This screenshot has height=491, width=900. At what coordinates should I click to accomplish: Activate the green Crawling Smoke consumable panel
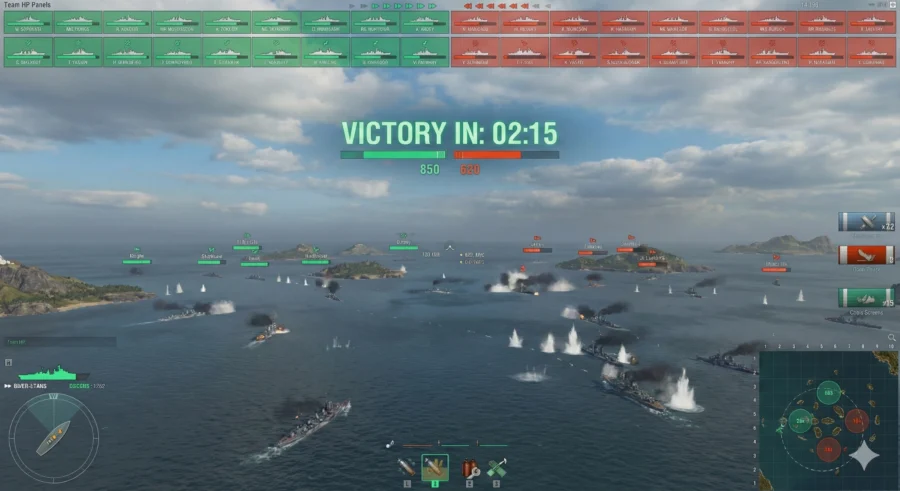tap(866, 298)
